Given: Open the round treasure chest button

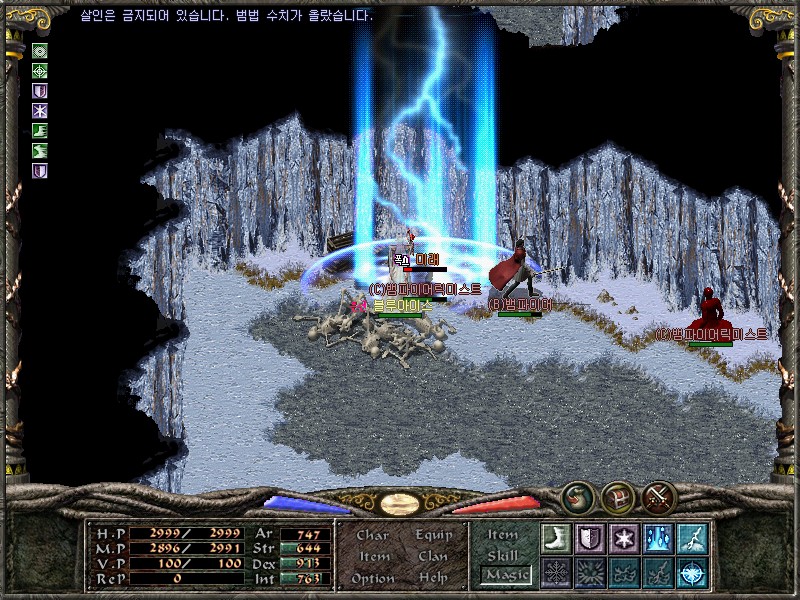Looking at the screenshot, I should click(618, 496).
